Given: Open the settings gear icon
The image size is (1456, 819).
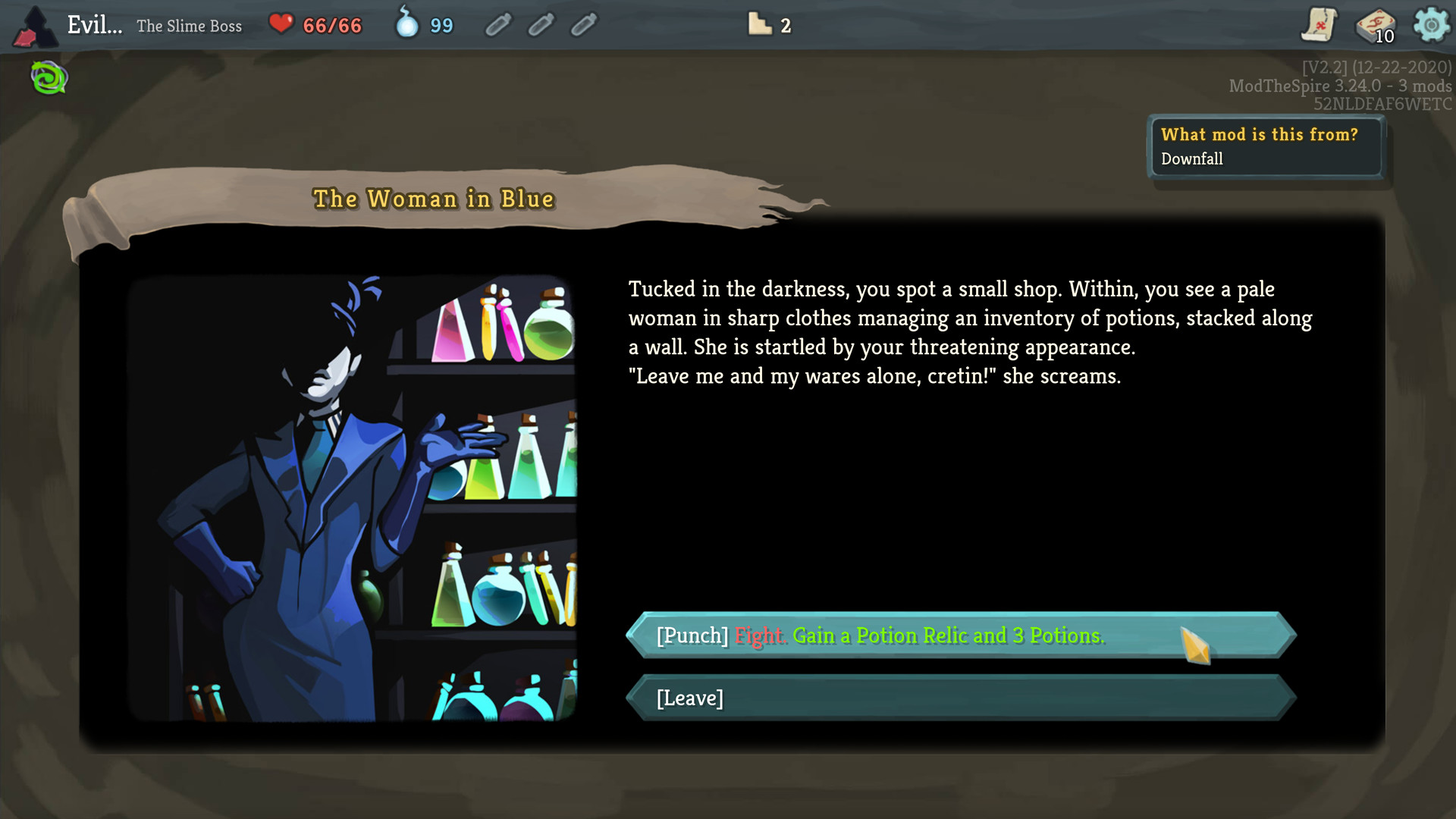Looking at the screenshot, I should (1432, 24).
